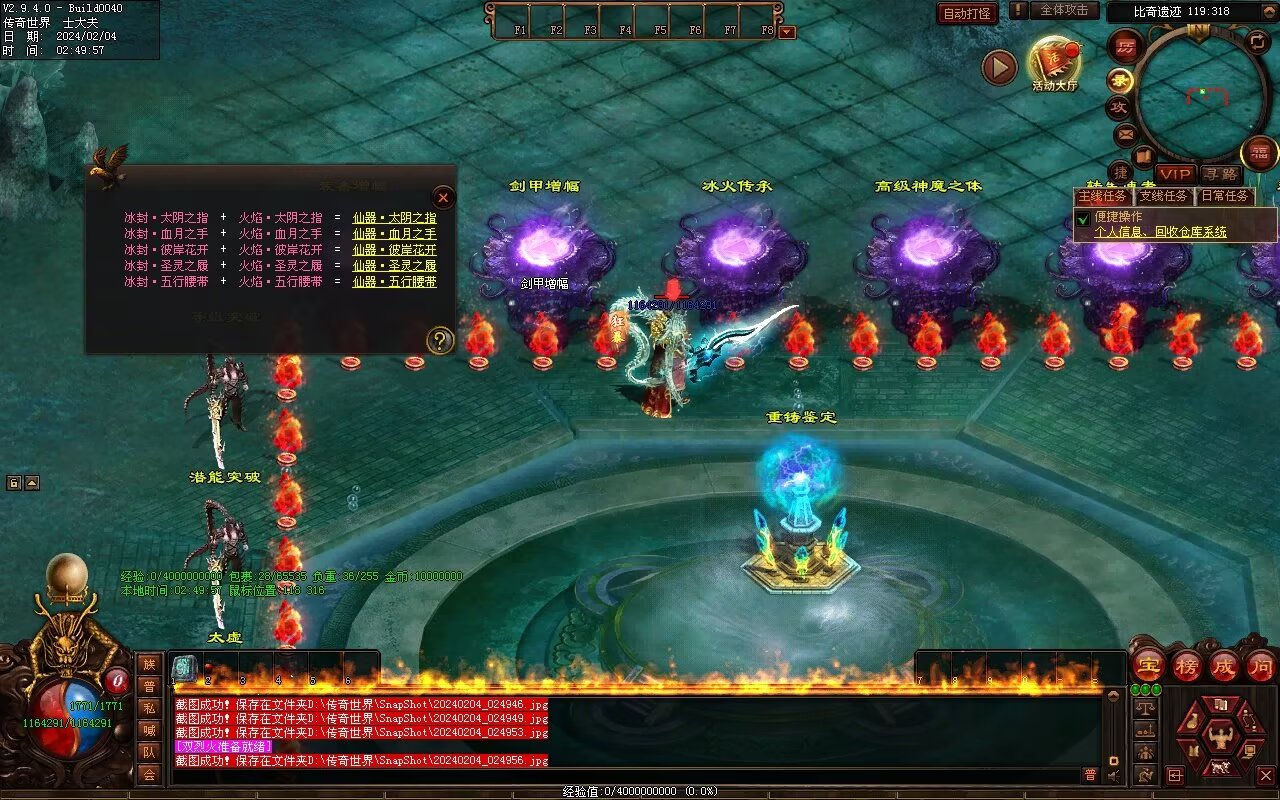
Task: Open the 活动大厅 event hall icon
Action: pos(1054,64)
